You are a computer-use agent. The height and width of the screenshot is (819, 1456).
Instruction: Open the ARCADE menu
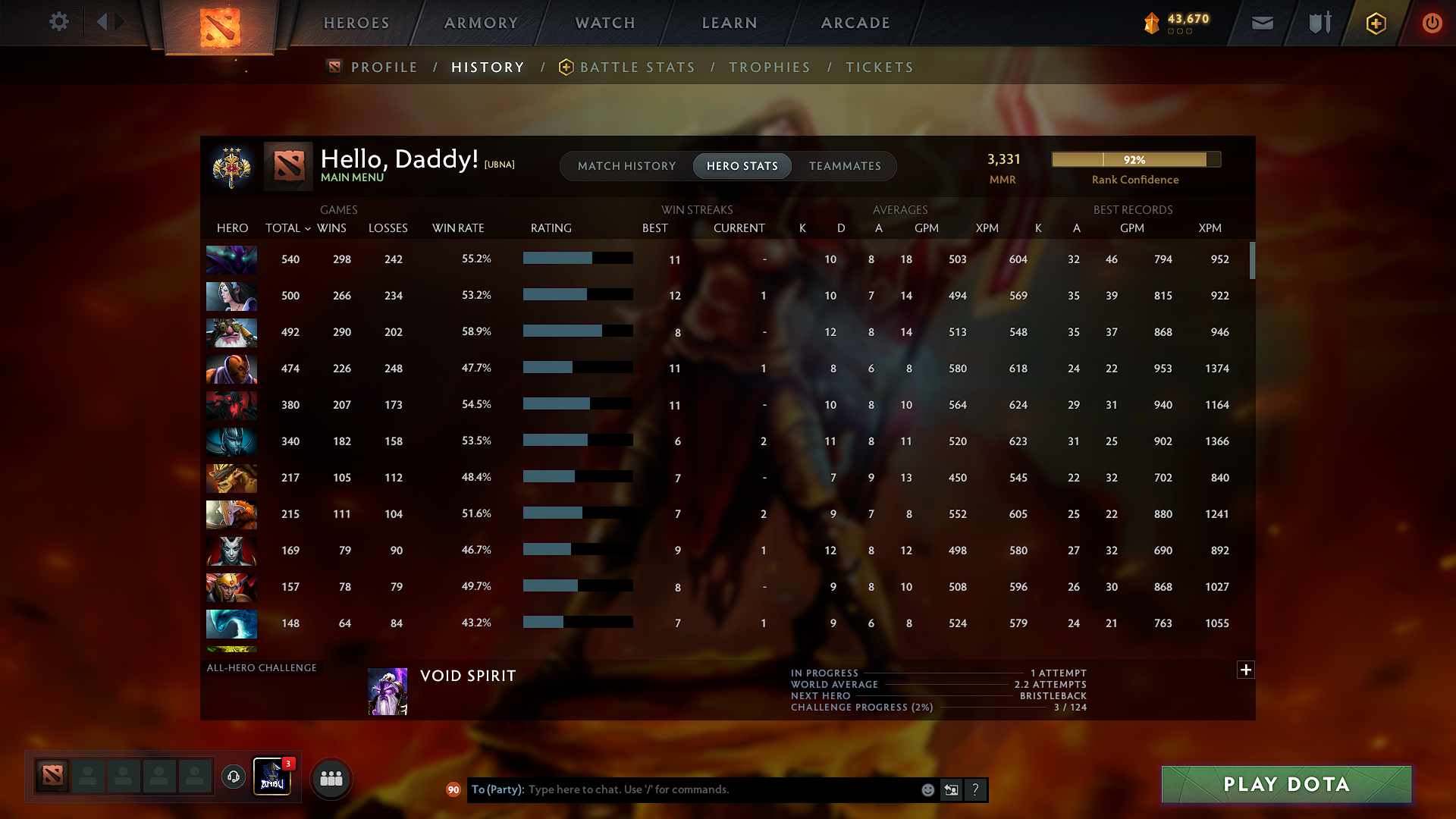click(x=855, y=23)
